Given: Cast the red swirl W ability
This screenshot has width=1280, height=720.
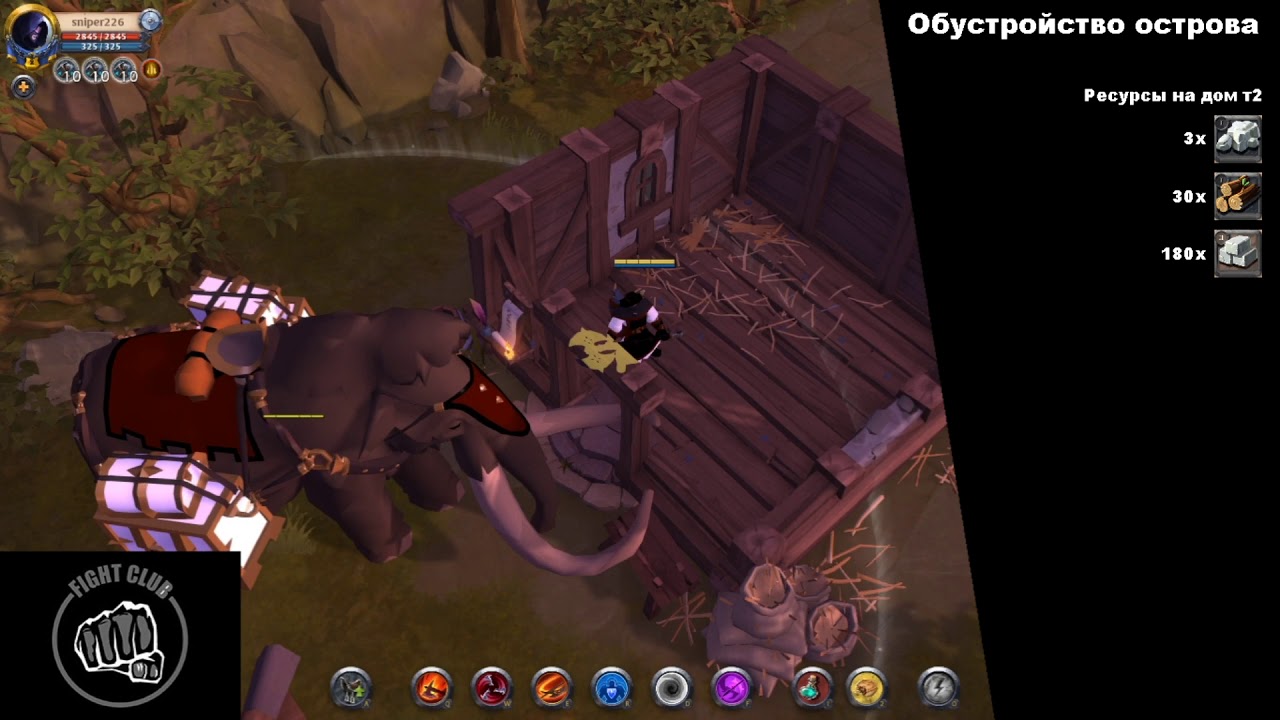Looking at the screenshot, I should [x=492, y=688].
